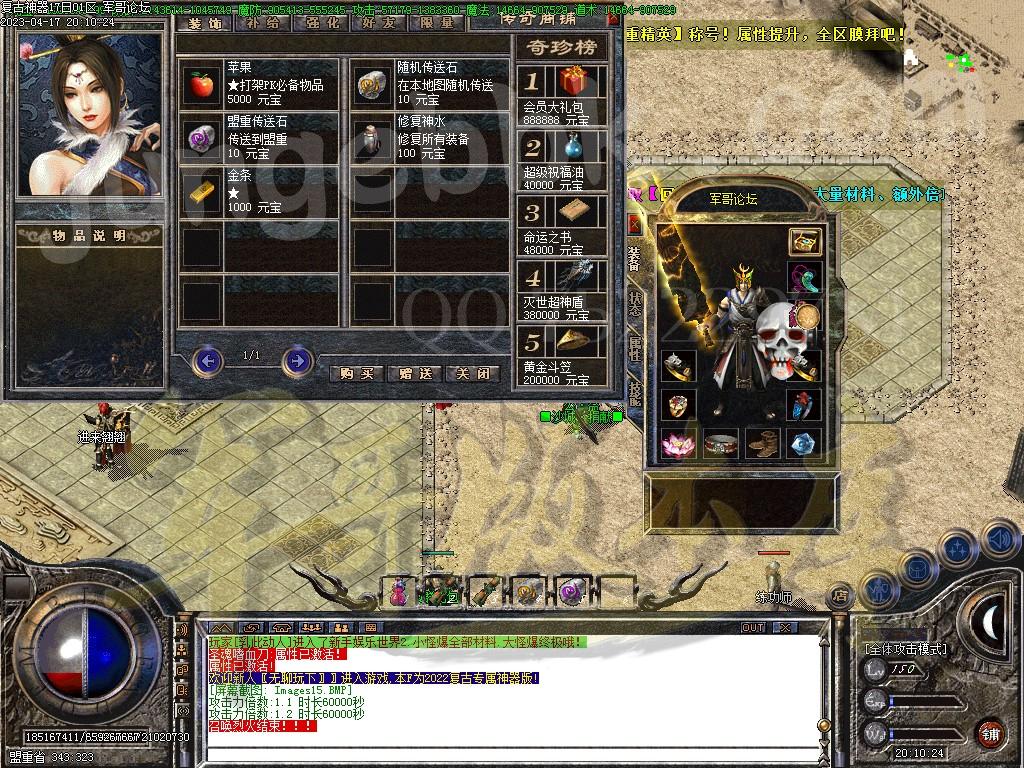Close the character equipment panel with red X

633,223
